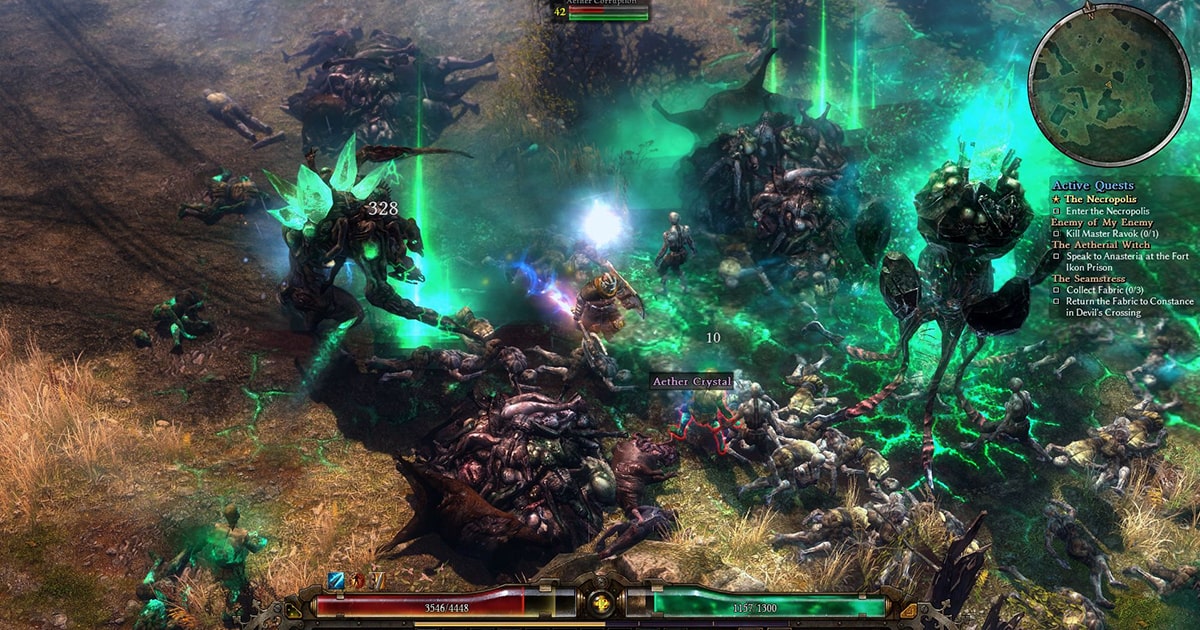
Task: Pick up the Aether Crystal loot label
Action: (692, 382)
